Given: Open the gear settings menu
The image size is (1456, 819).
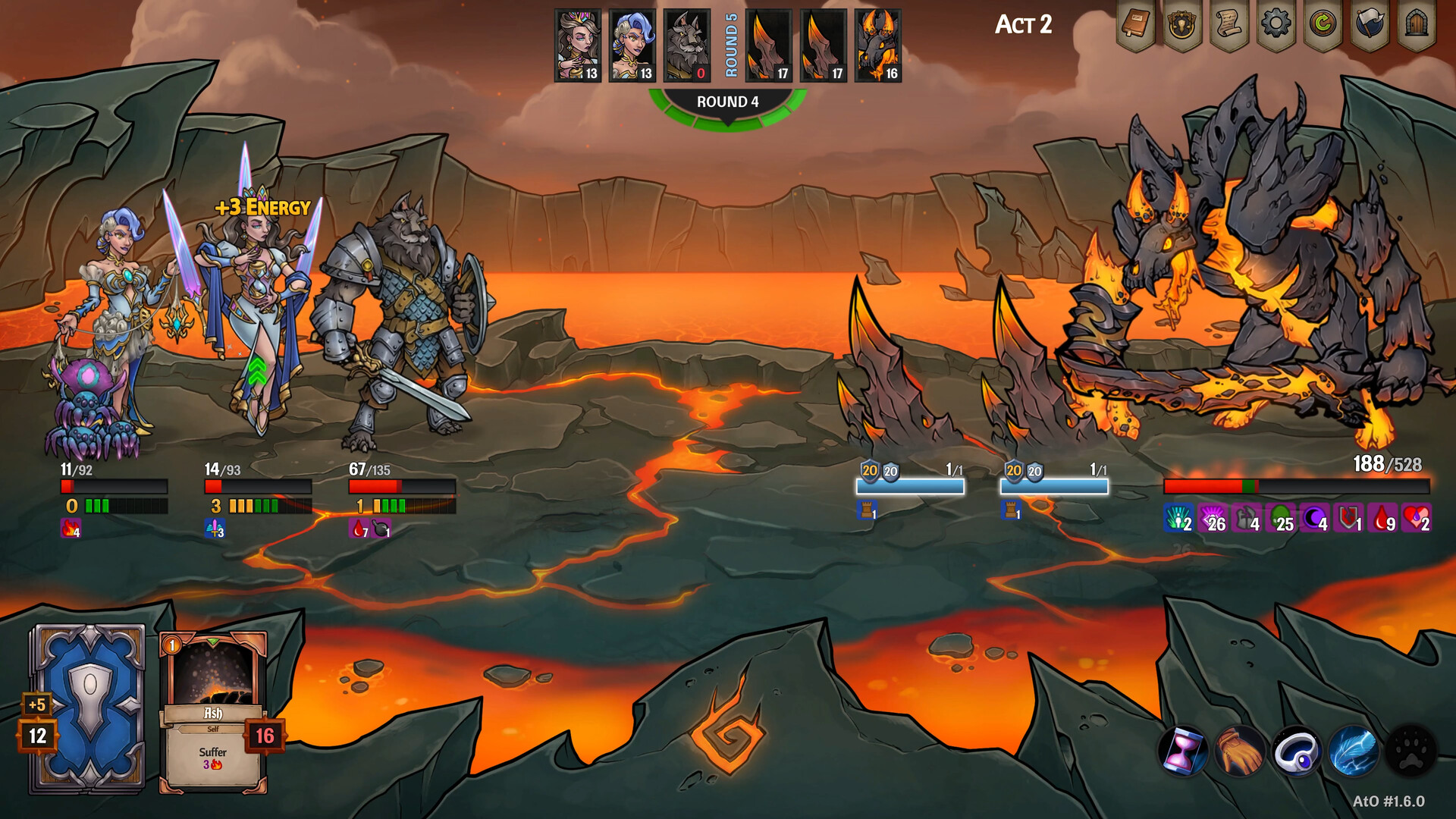Looking at the screenshot, I should coord(1276,25).
